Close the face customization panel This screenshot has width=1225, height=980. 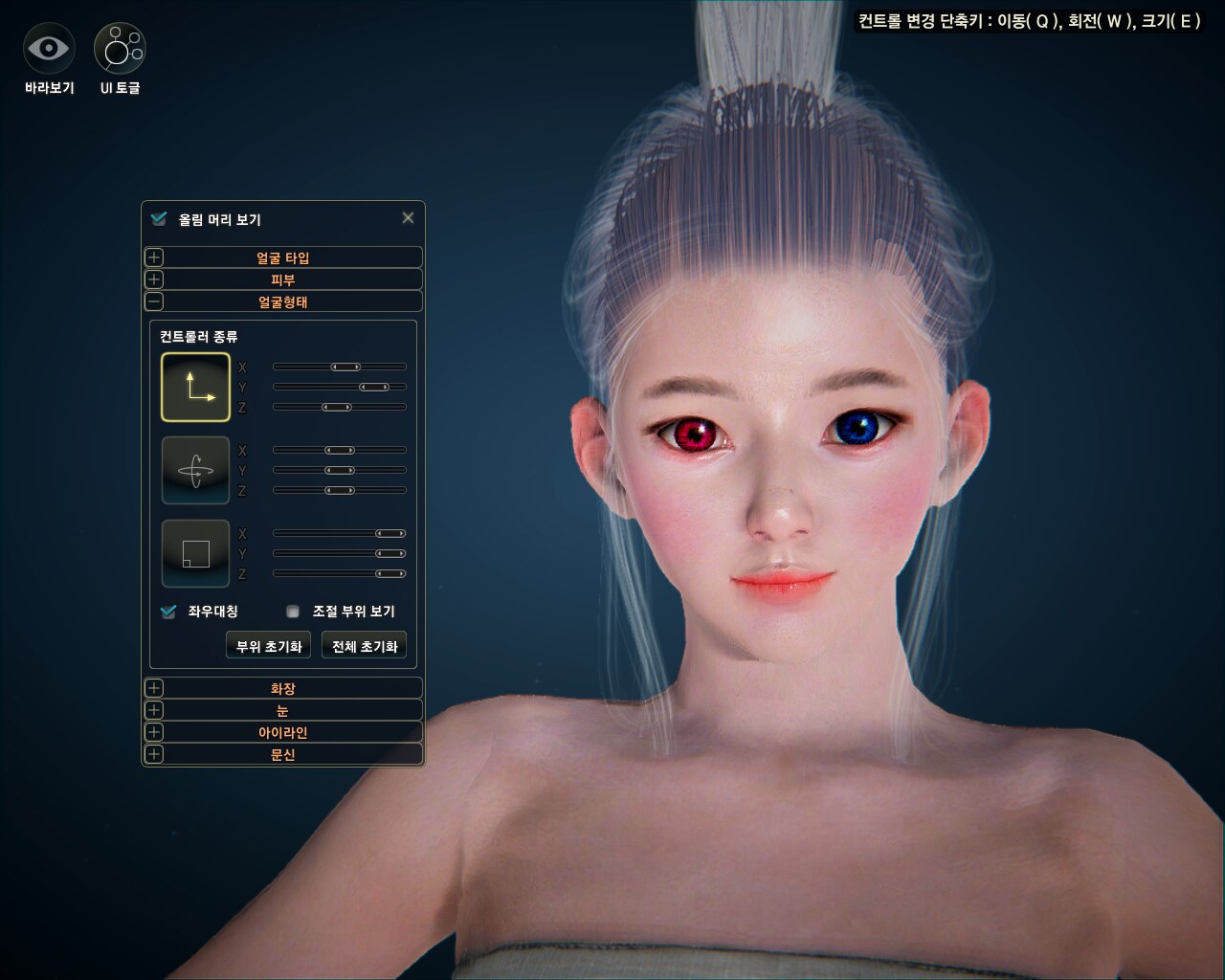tap(408, 218)
